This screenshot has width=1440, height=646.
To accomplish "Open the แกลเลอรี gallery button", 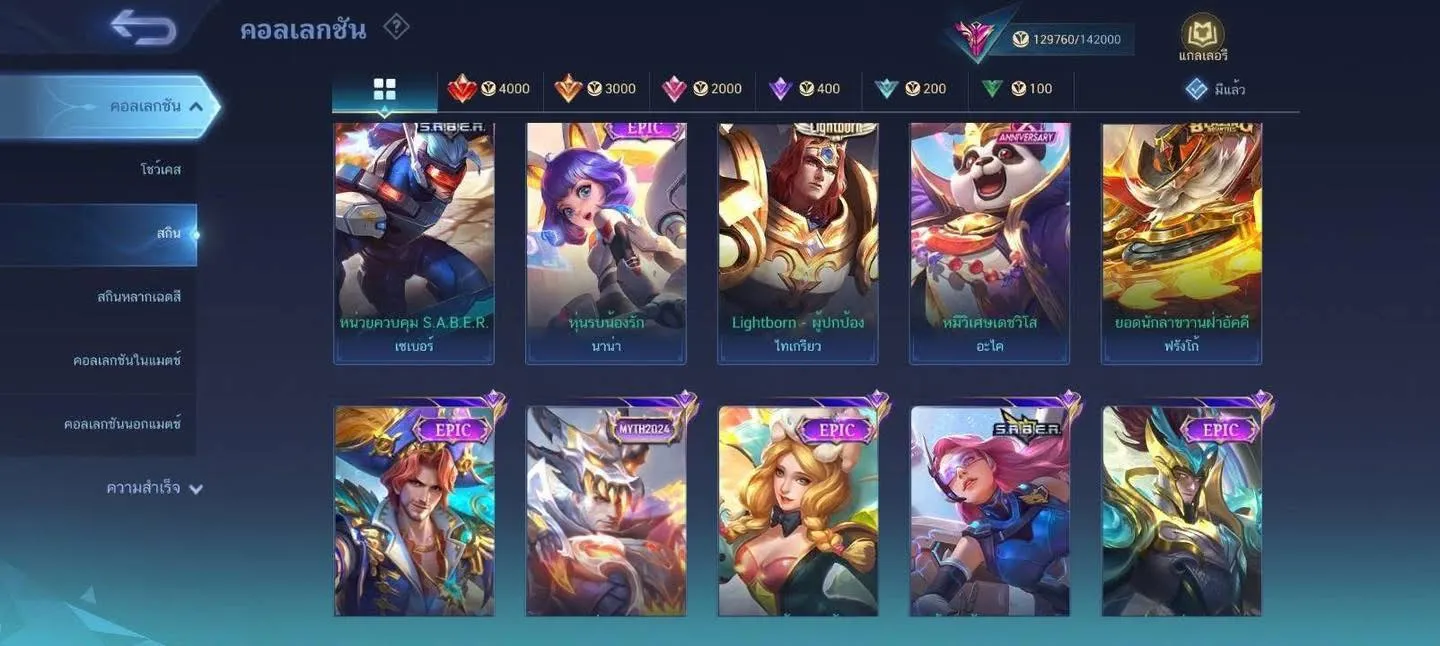I will (1202, 38).
